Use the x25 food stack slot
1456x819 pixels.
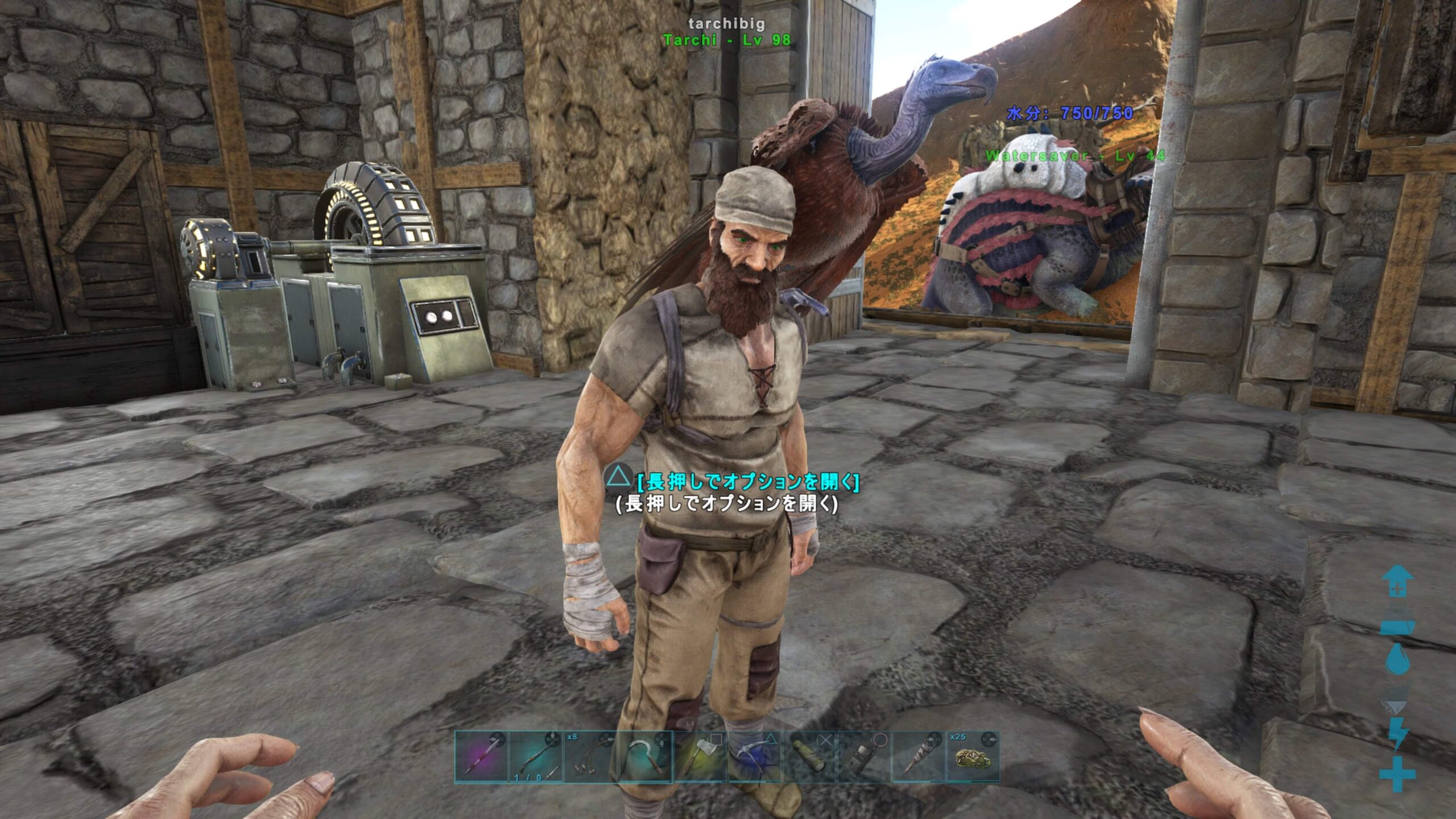click(973, 757)
